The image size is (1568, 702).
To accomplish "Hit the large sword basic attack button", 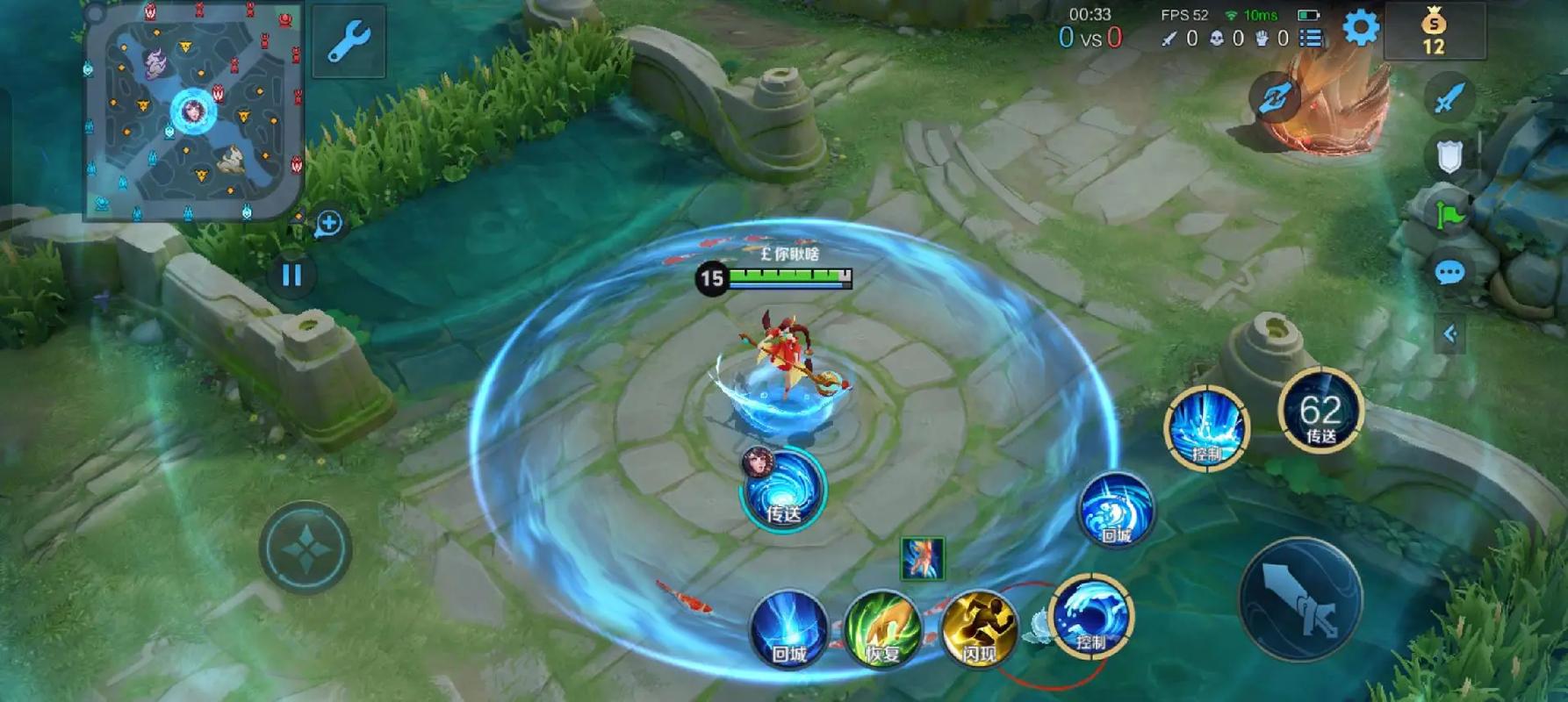I will click(1300, 598).
